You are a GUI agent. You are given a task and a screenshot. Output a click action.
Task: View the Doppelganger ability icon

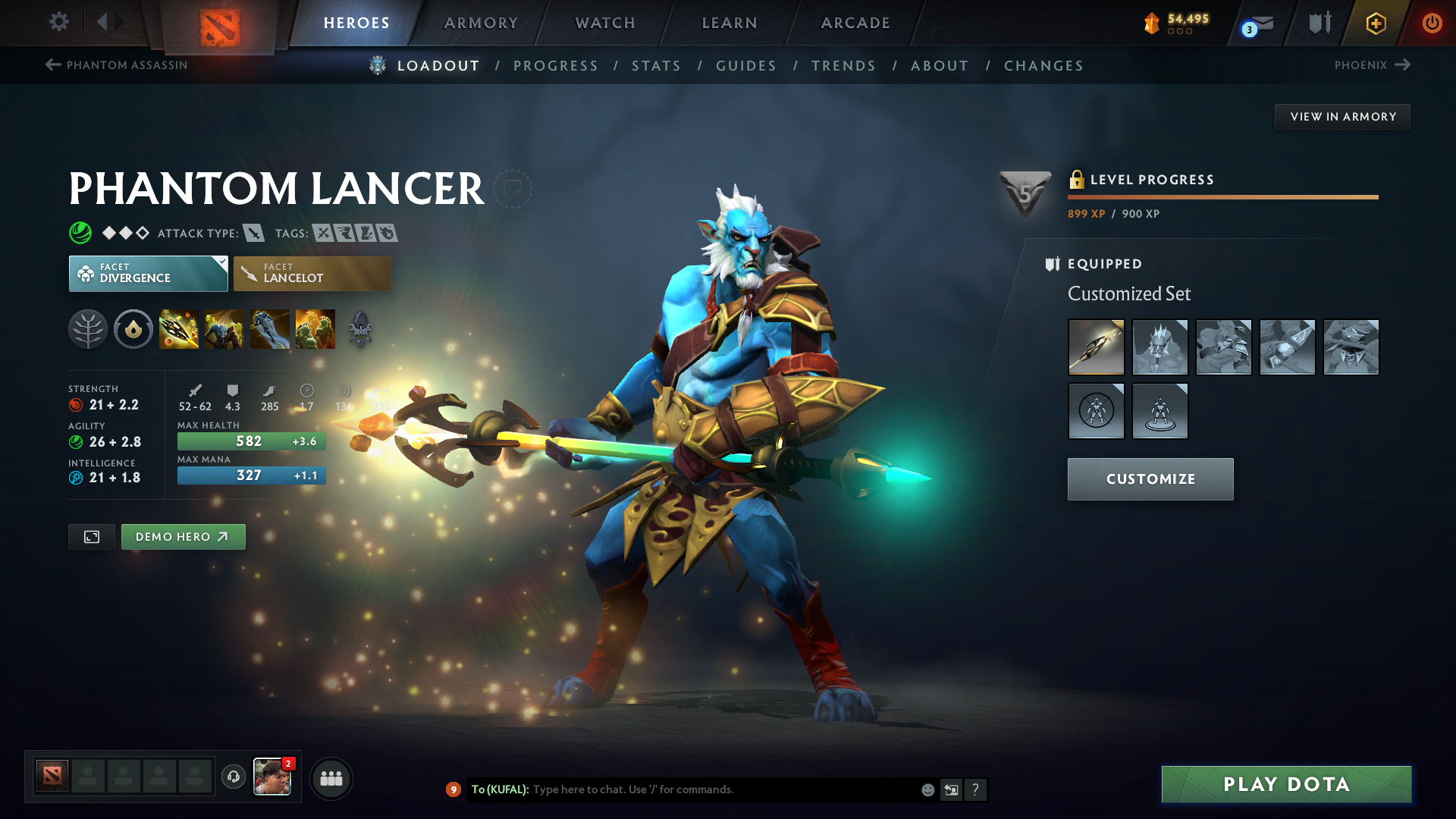coord(224,329)
